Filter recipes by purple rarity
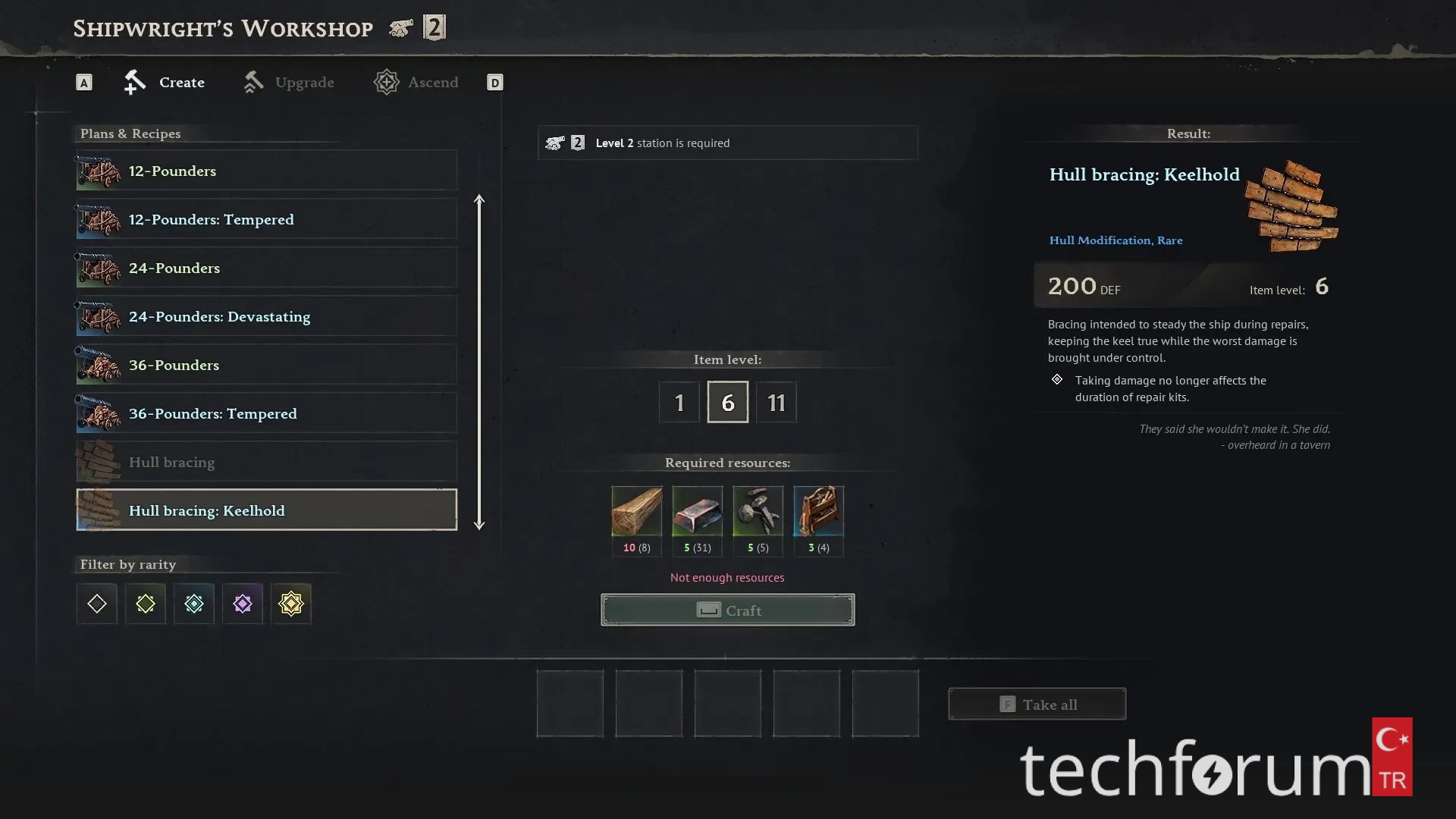 (x=243, y=604)
